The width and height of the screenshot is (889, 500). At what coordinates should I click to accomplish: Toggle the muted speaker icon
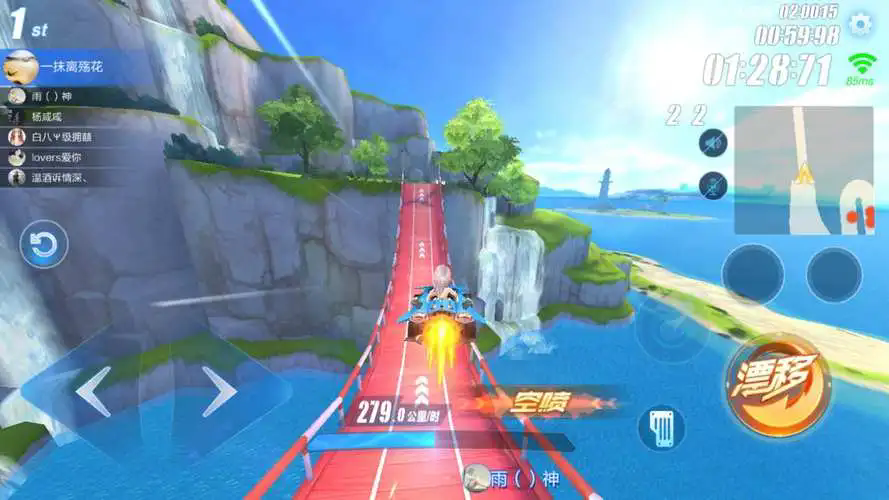pos(713,143)
